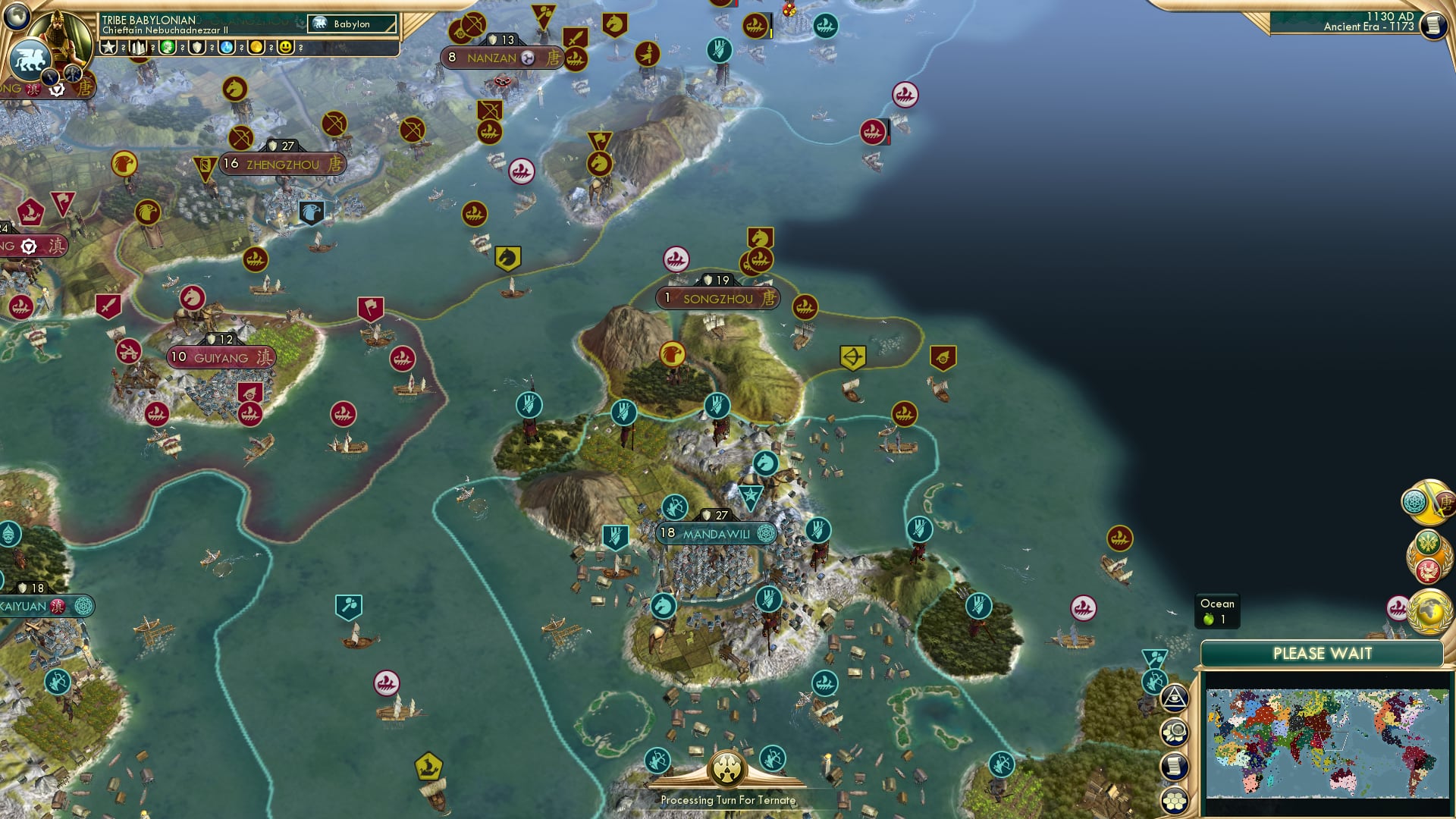Toggle the globe view icon at top-left corner

coord(16,17)
